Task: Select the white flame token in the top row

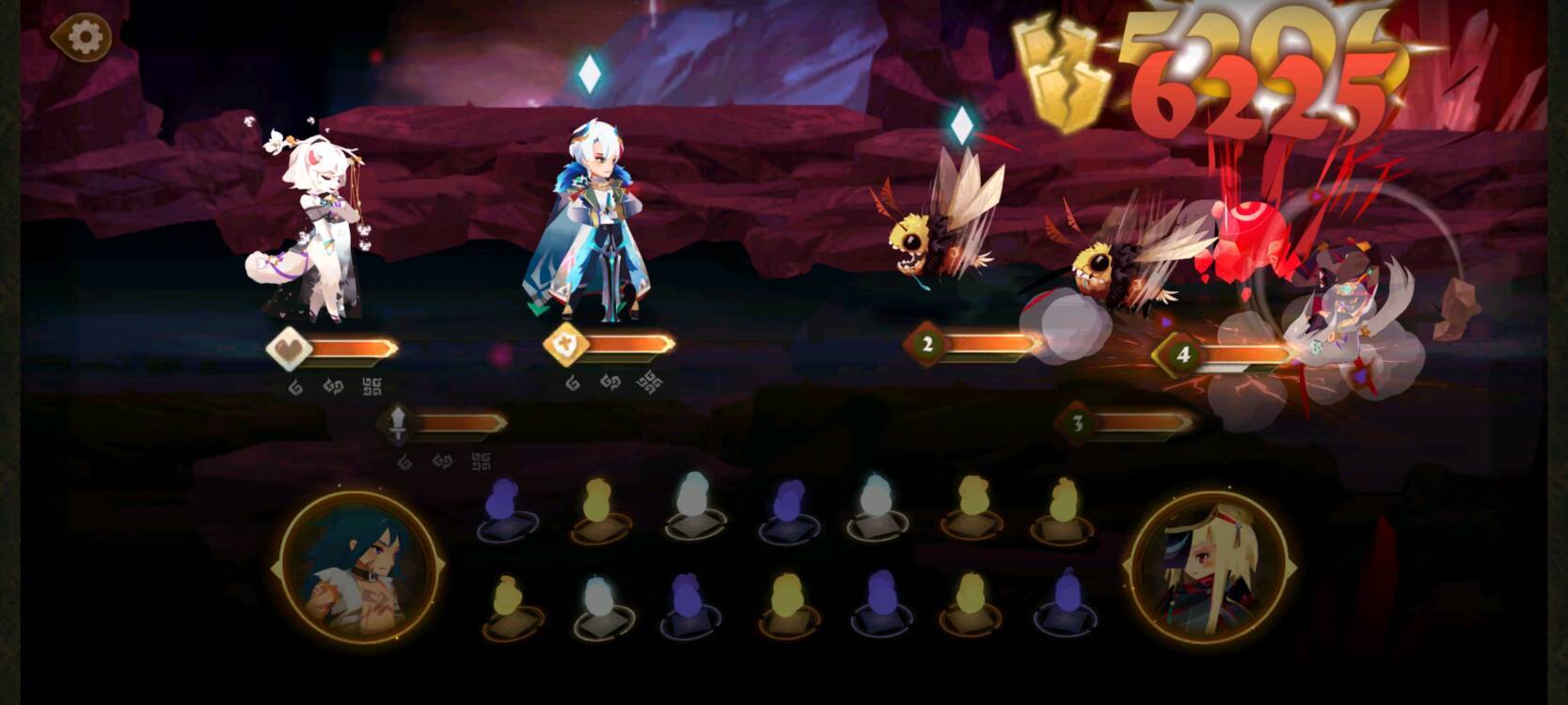Action: pyautogui.click(x=691, y=508)
